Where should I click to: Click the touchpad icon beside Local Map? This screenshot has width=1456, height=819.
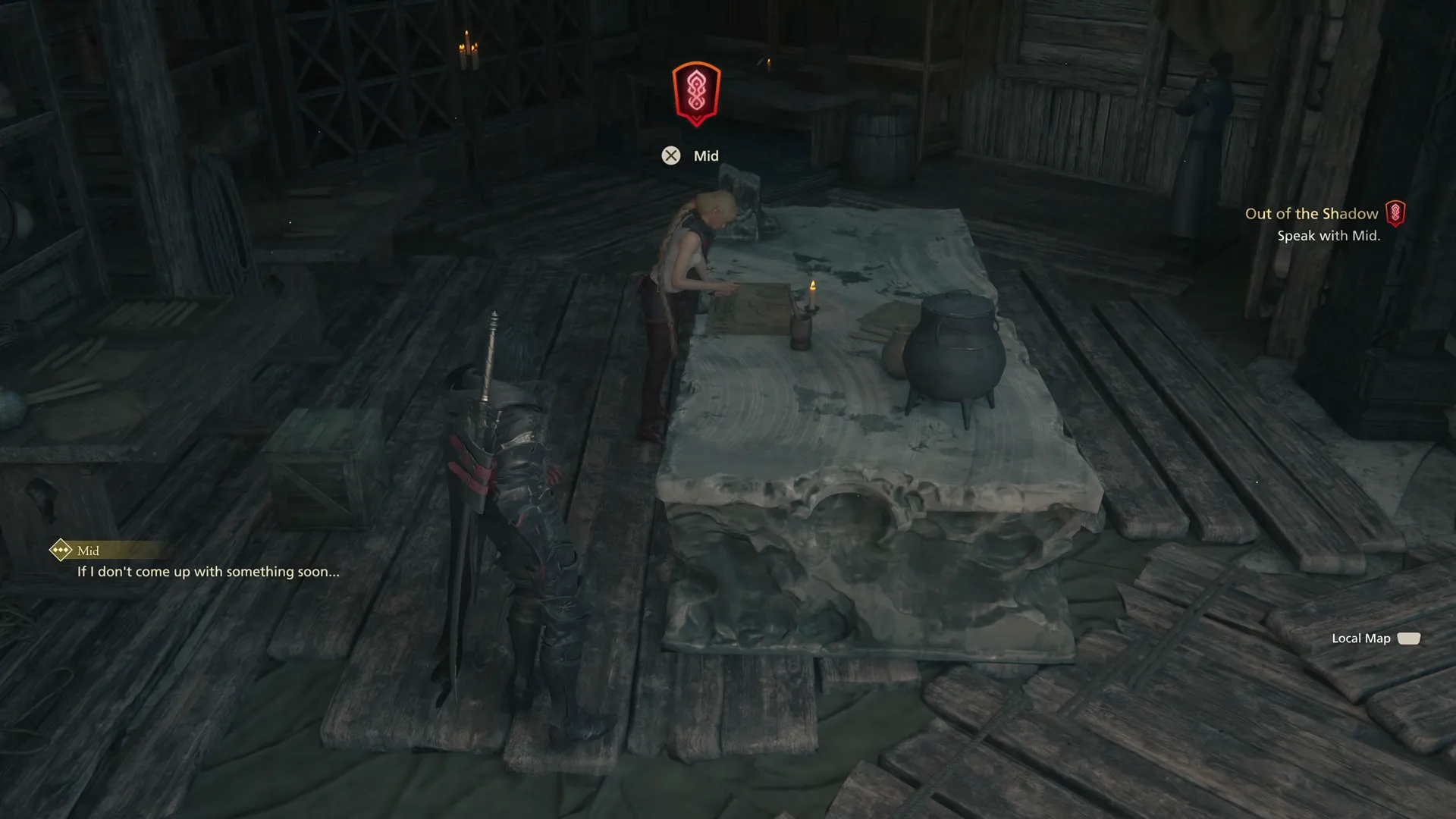point(1407,639)
